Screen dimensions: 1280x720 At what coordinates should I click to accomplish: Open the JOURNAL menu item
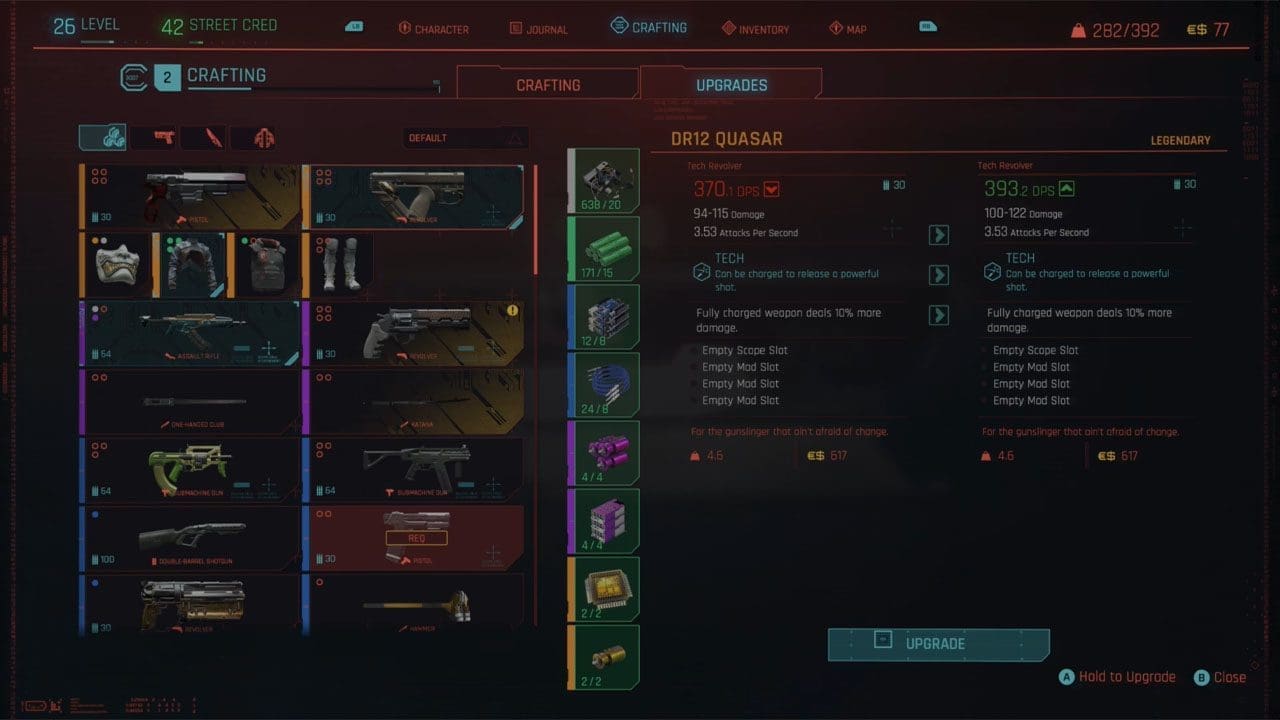point(538,28)
